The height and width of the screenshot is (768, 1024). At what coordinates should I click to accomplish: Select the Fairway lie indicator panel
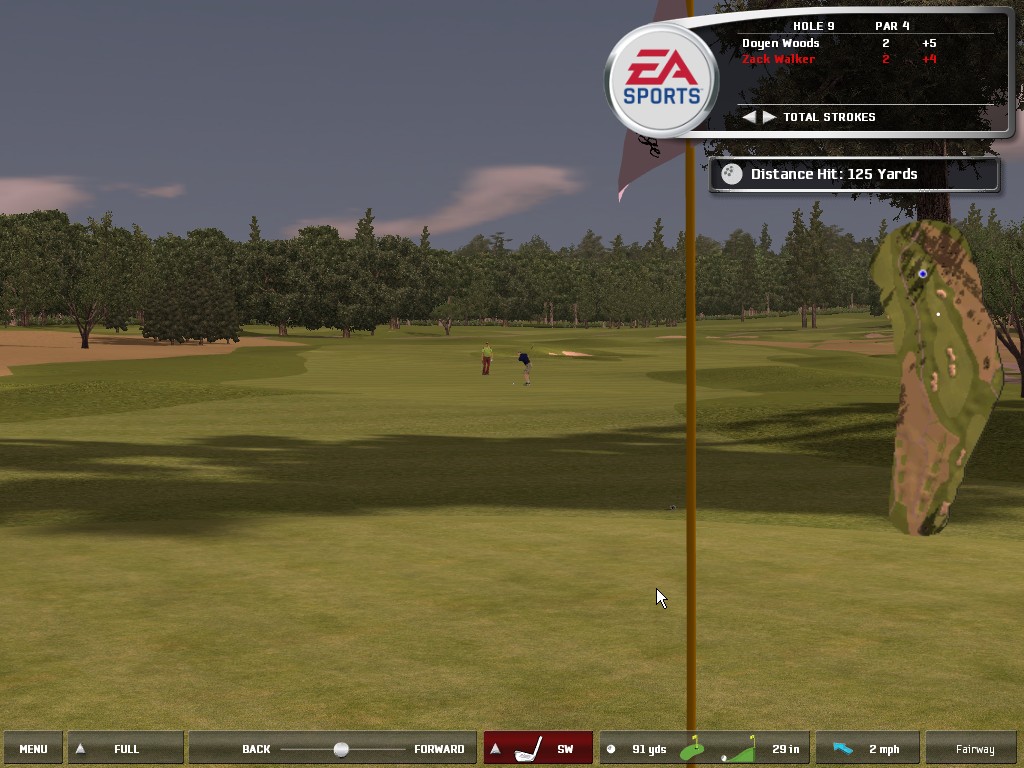point(974,749)
